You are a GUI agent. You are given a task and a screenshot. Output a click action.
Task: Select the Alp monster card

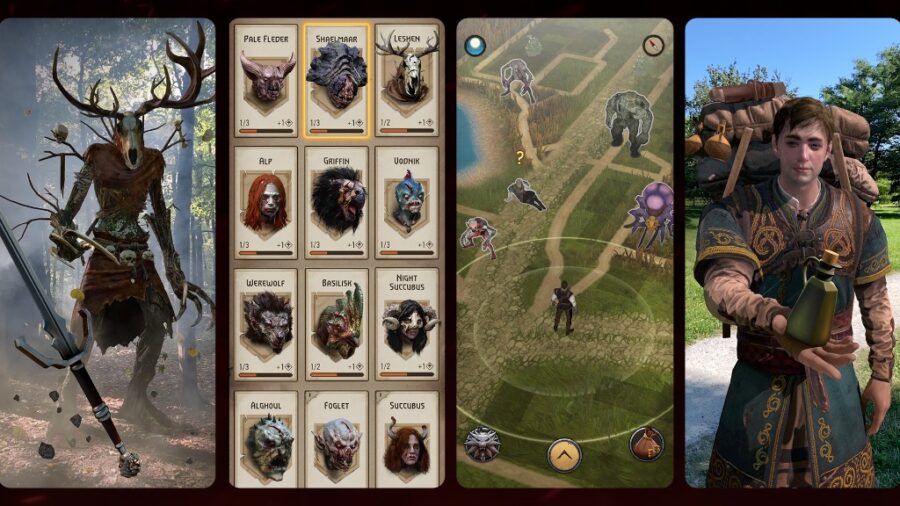click(267, 202)
